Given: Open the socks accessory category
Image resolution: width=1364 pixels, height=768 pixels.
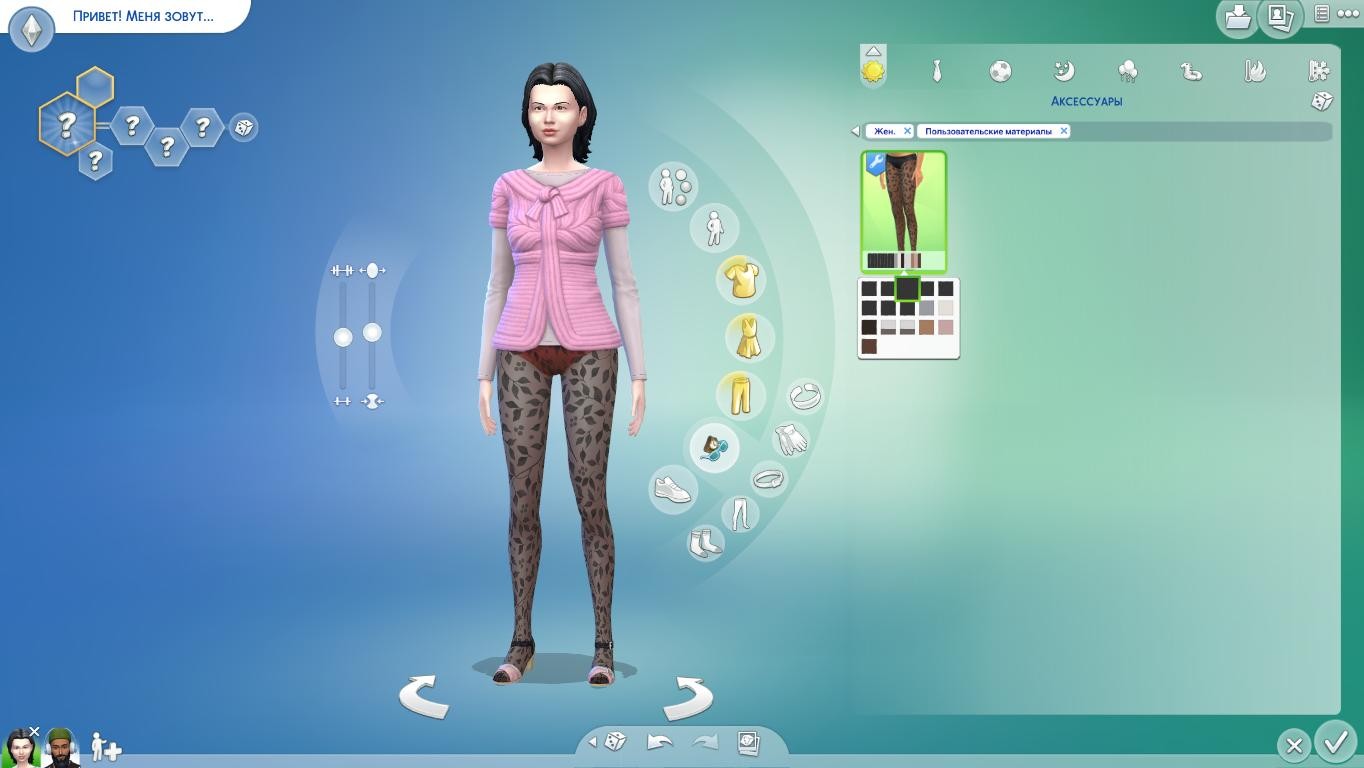Looking at the screenshot, I should [x=705, y=543].
